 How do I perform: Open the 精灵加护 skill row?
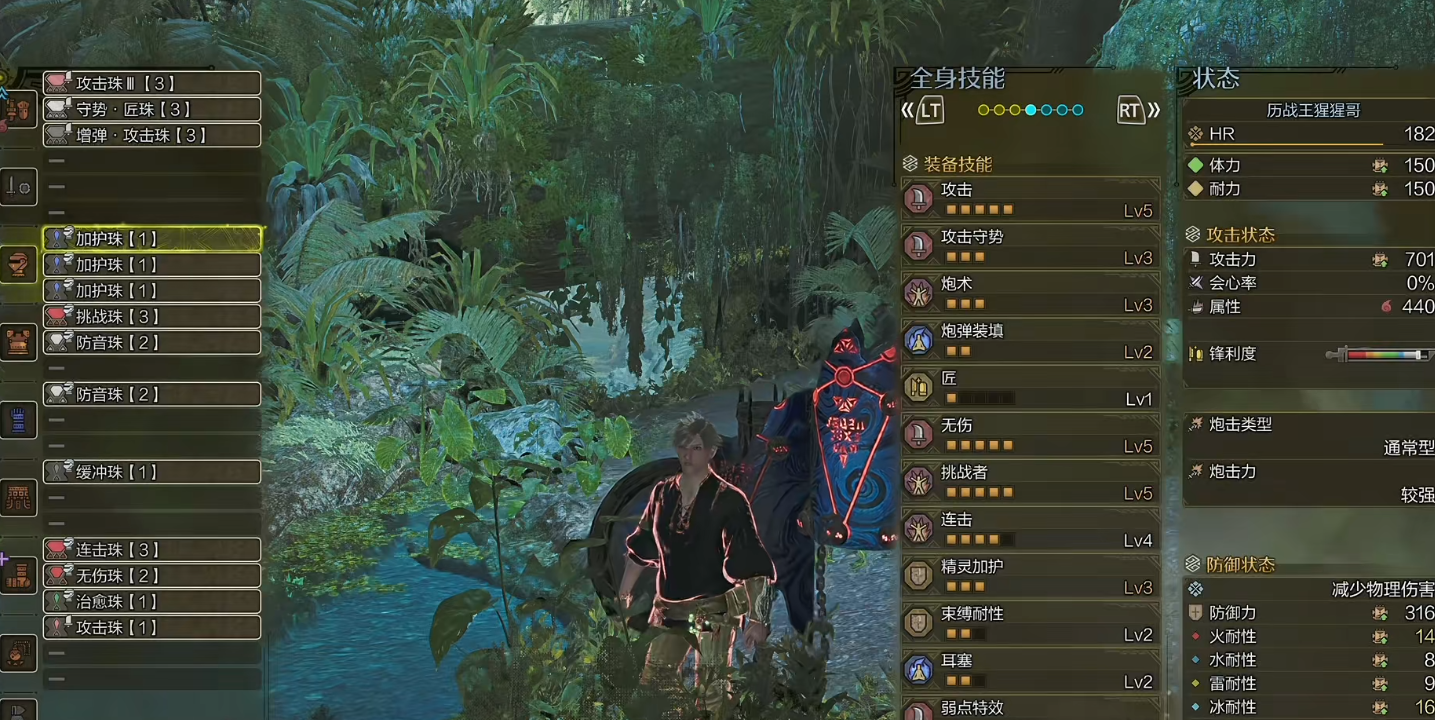coord(1030,576)
